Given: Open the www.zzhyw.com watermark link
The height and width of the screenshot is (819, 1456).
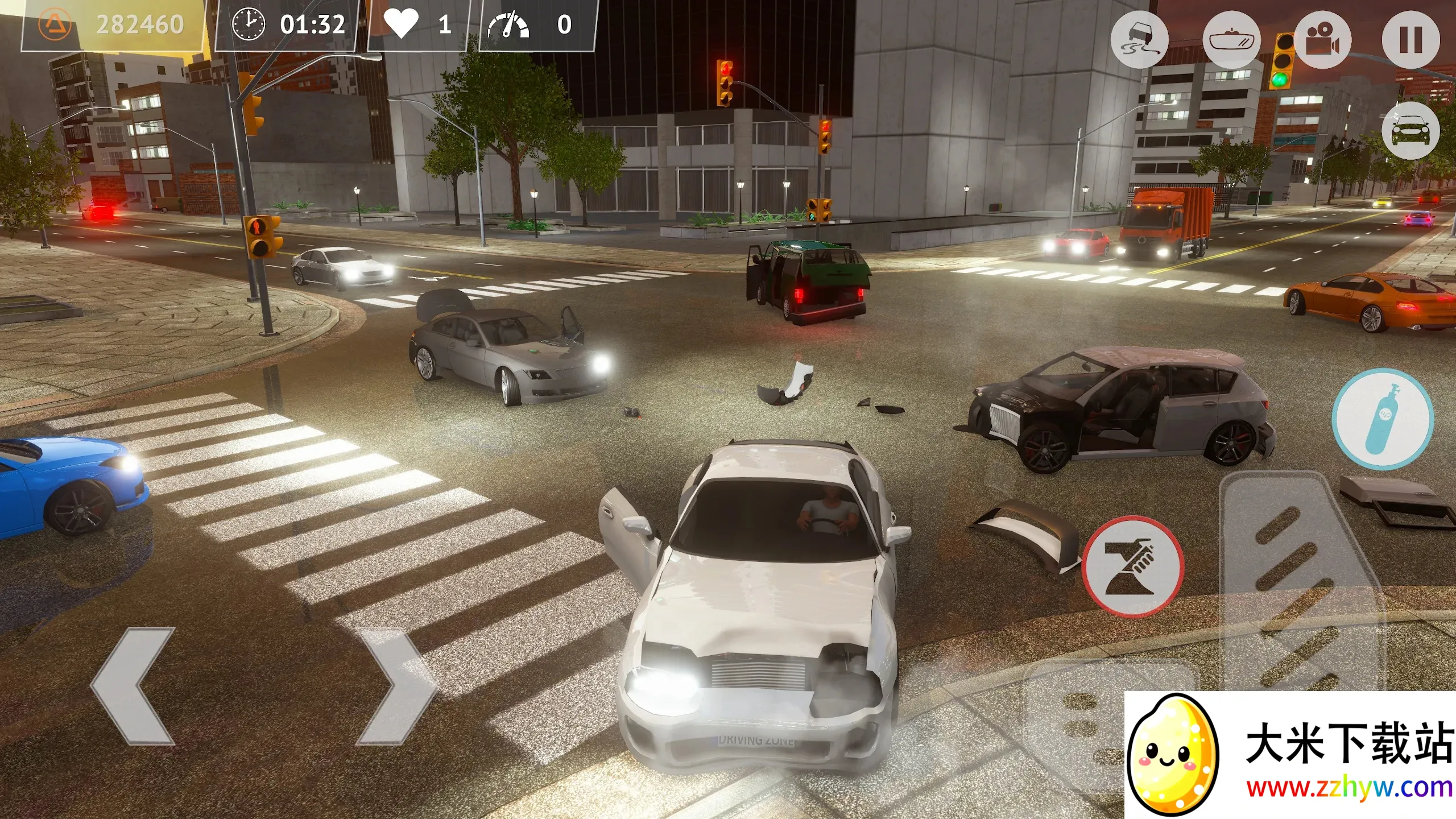Looking at the screenshot, I should tap(1349, 788).
